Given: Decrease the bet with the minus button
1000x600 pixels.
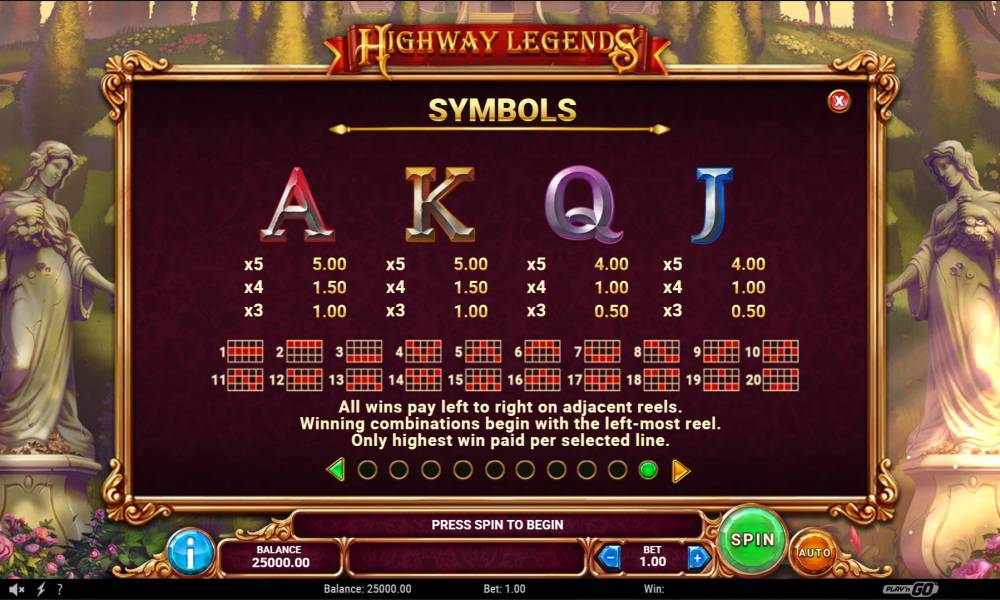Looking at the screenshot, I should 609,557.
